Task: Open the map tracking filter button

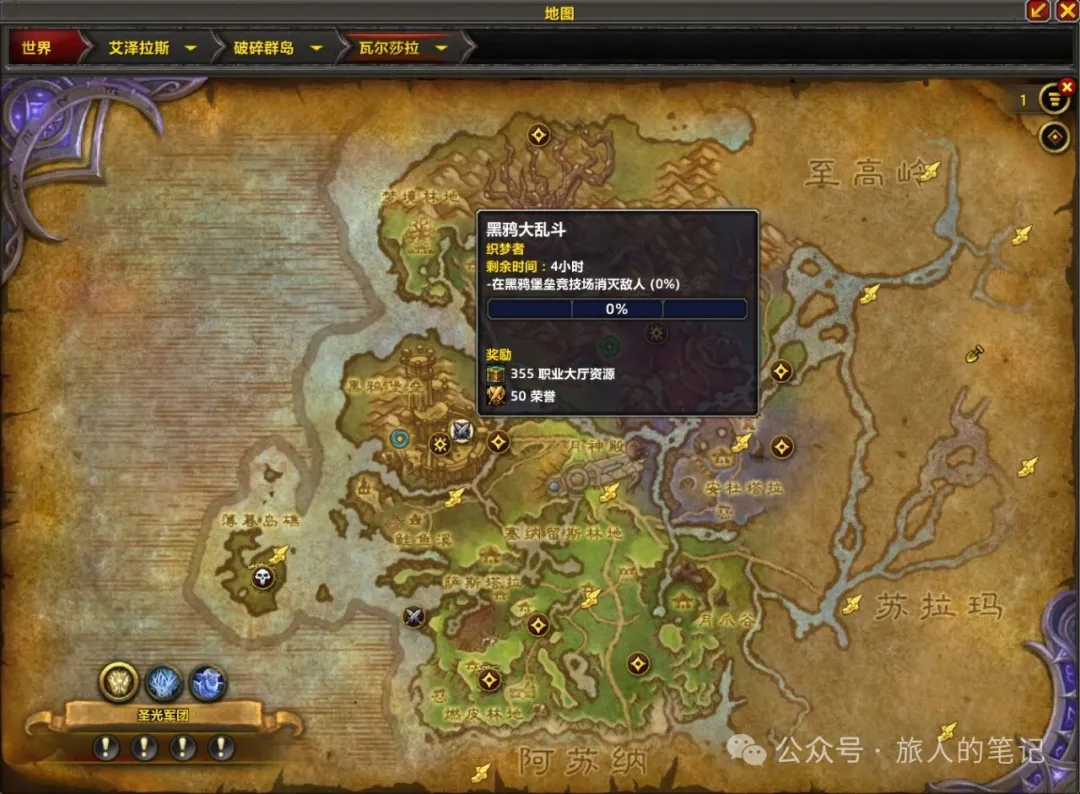Action: (1054, 137)
